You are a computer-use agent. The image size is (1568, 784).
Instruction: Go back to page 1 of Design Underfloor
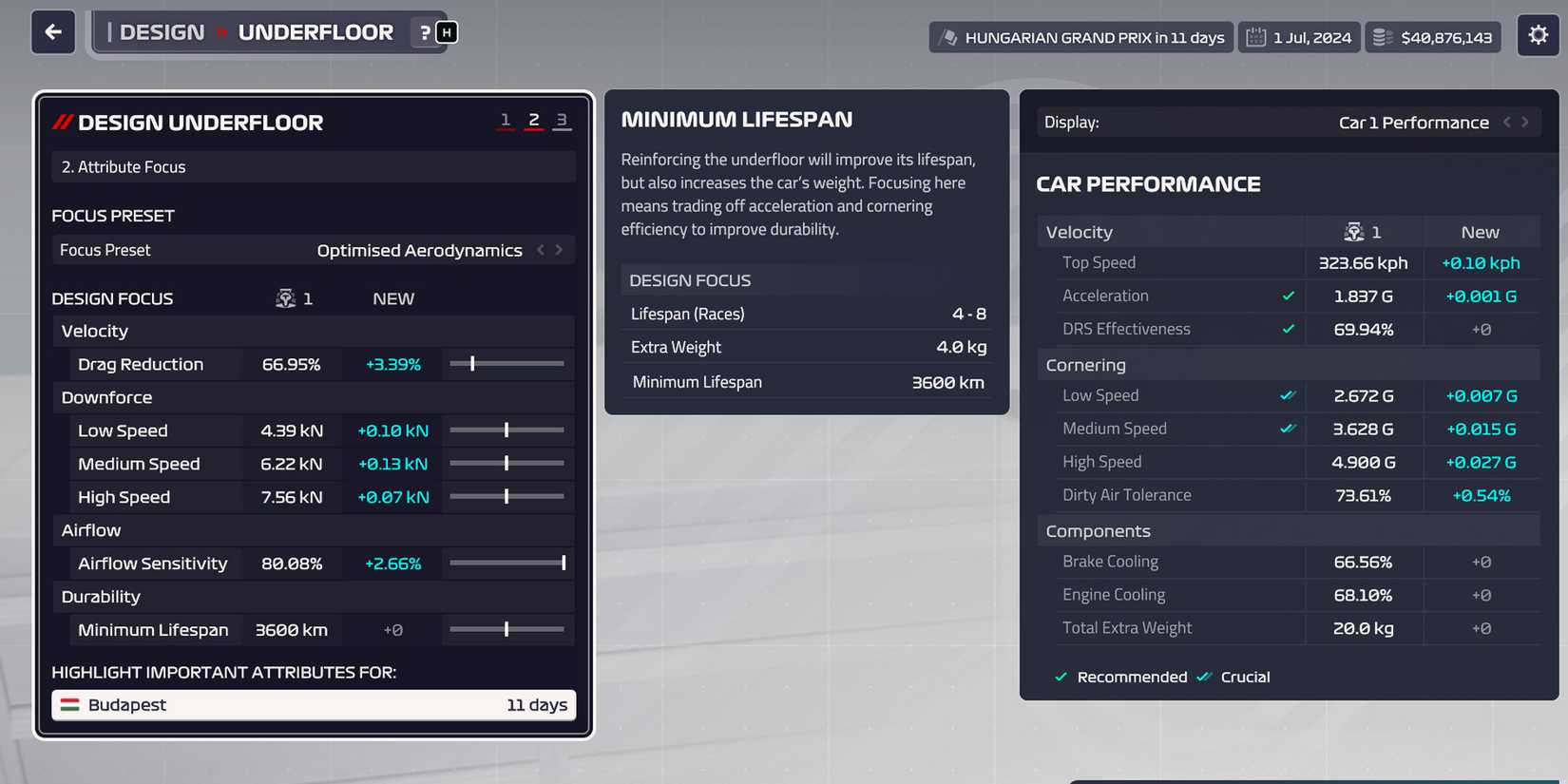tap(506, 121)
